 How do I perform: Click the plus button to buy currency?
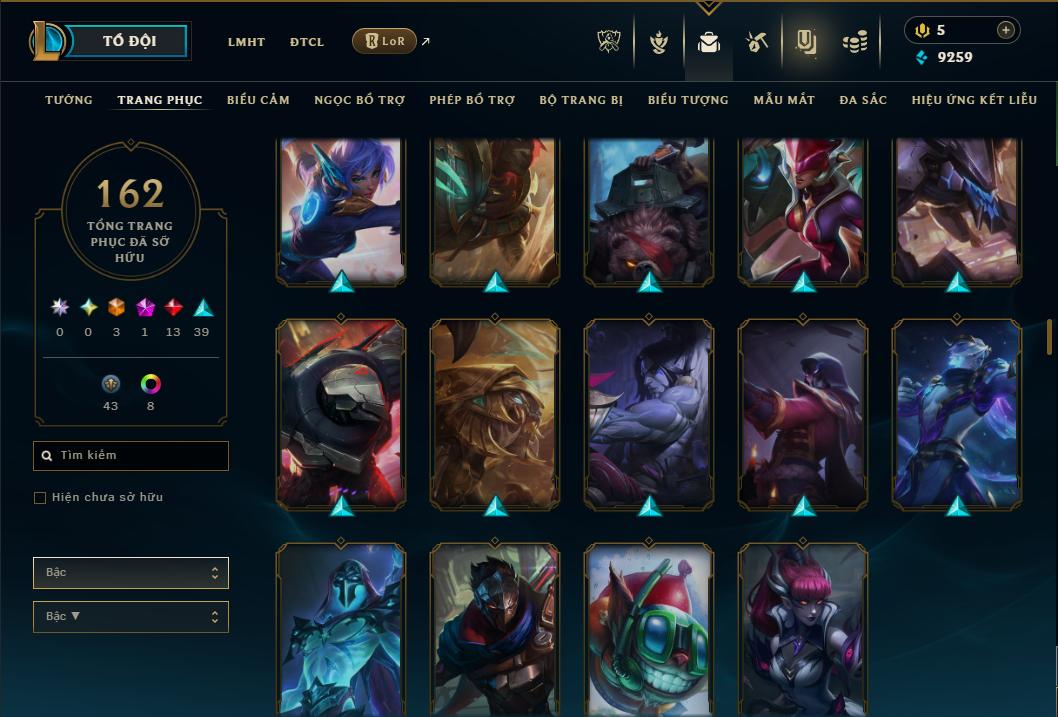tap(1005, 30)
